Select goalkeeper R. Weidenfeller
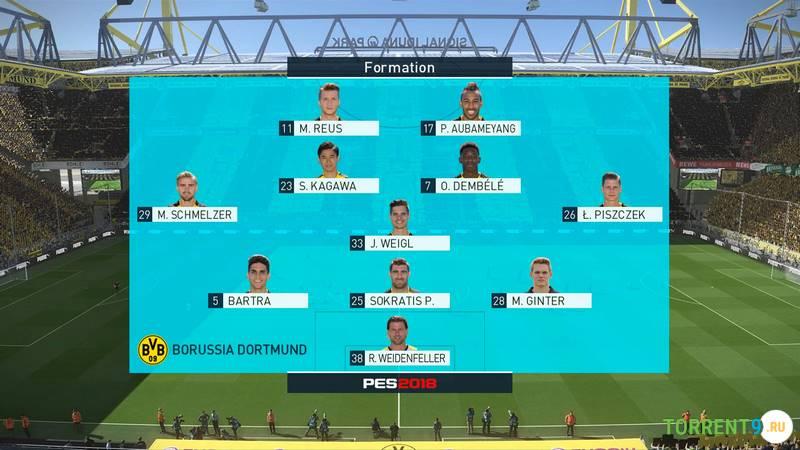 (x=399, y=357)
